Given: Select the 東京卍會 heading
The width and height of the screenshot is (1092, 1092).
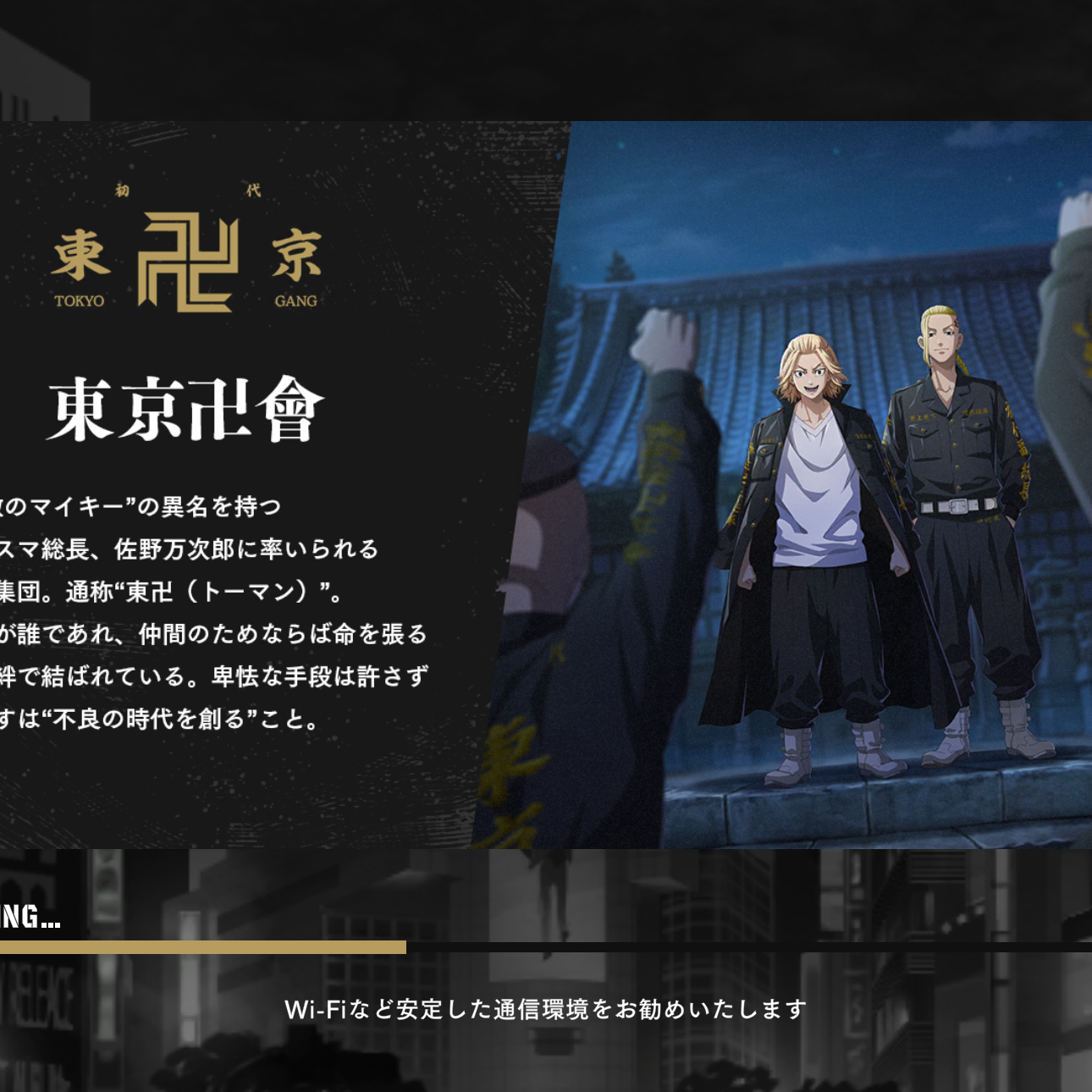Looking at the screenshot, I should [x=185, y=410].
